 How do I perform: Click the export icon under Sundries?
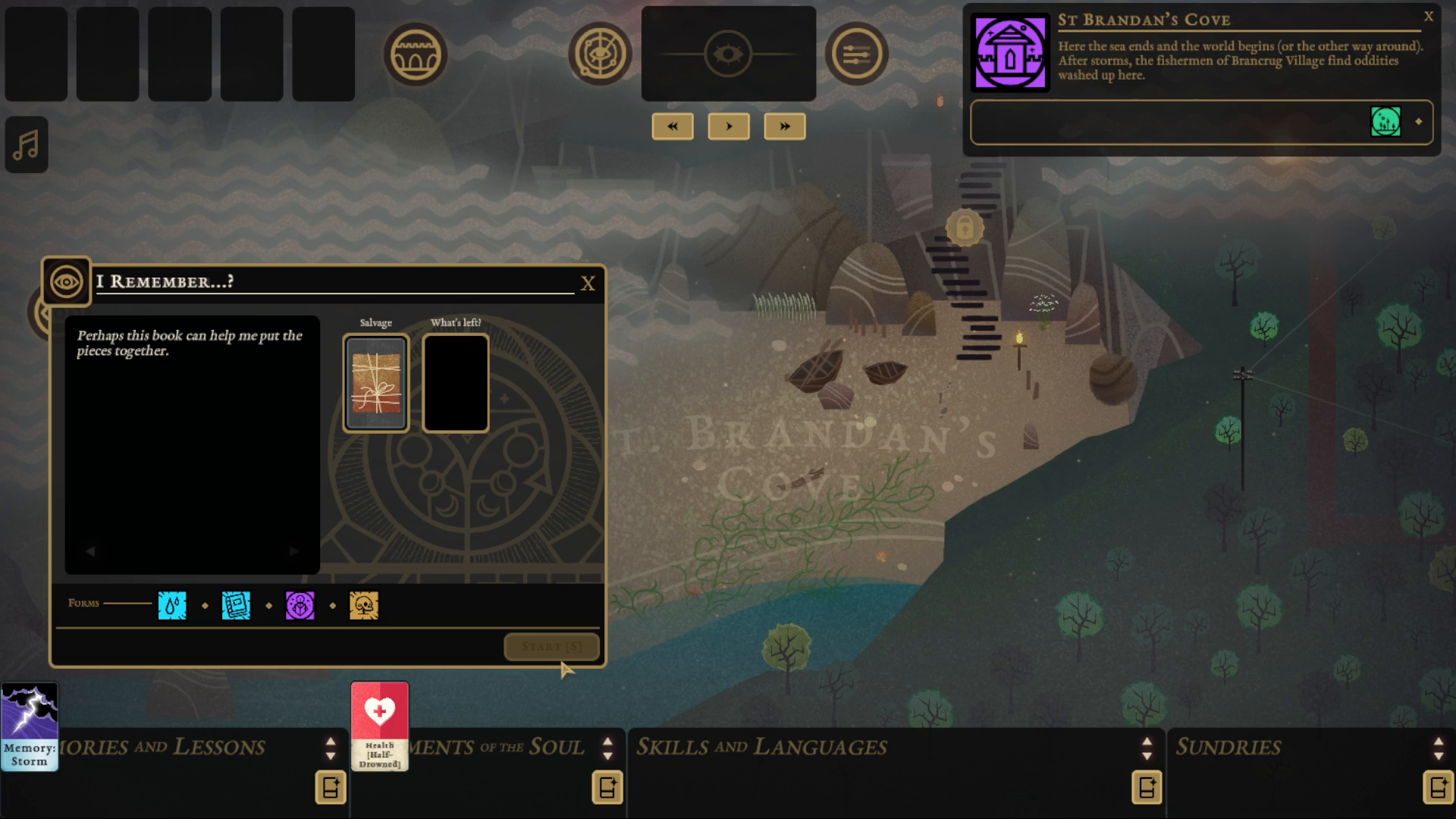pos(1439,787)
